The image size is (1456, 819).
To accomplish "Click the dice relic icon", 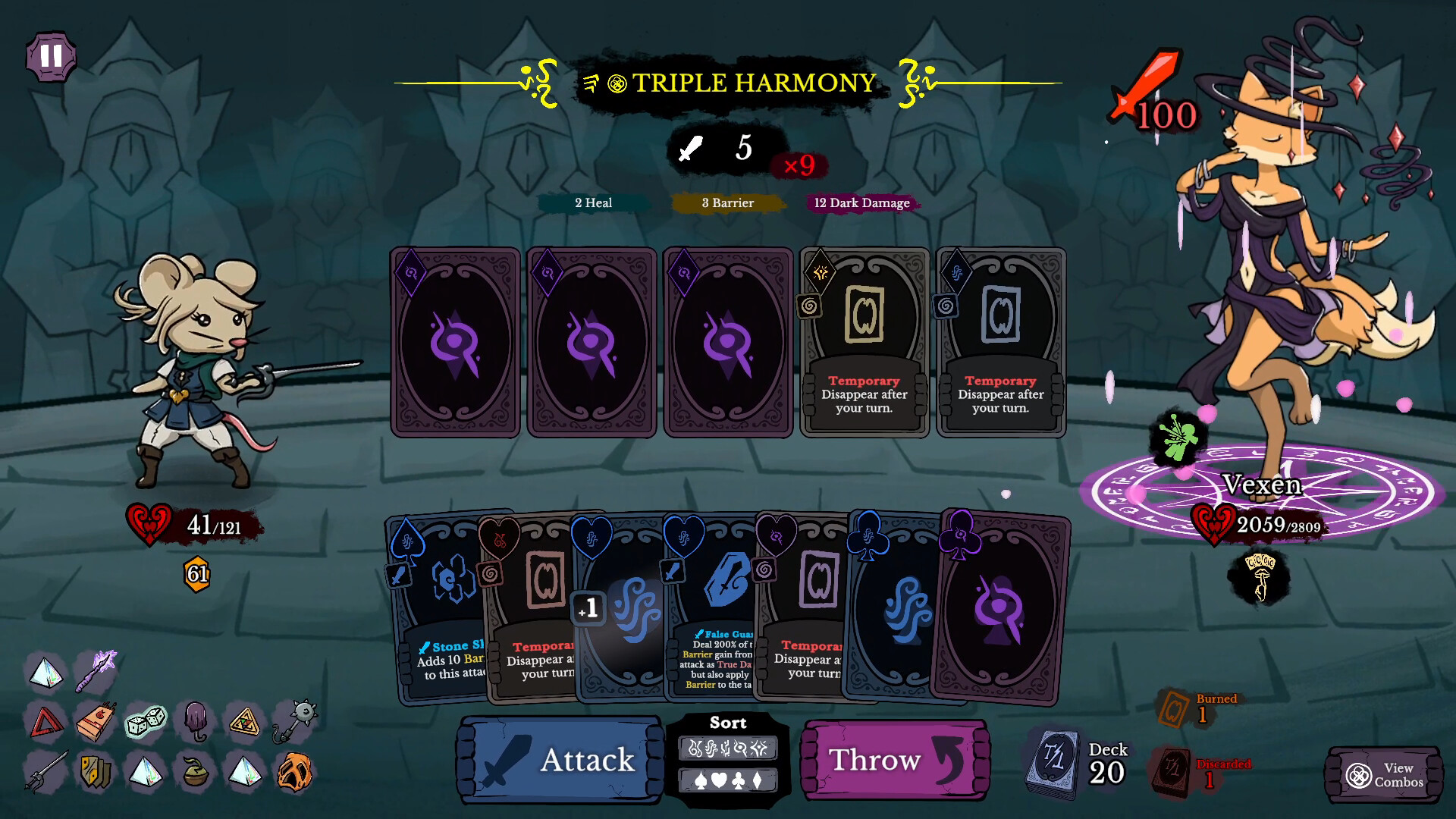I will (x=146, y=723).
